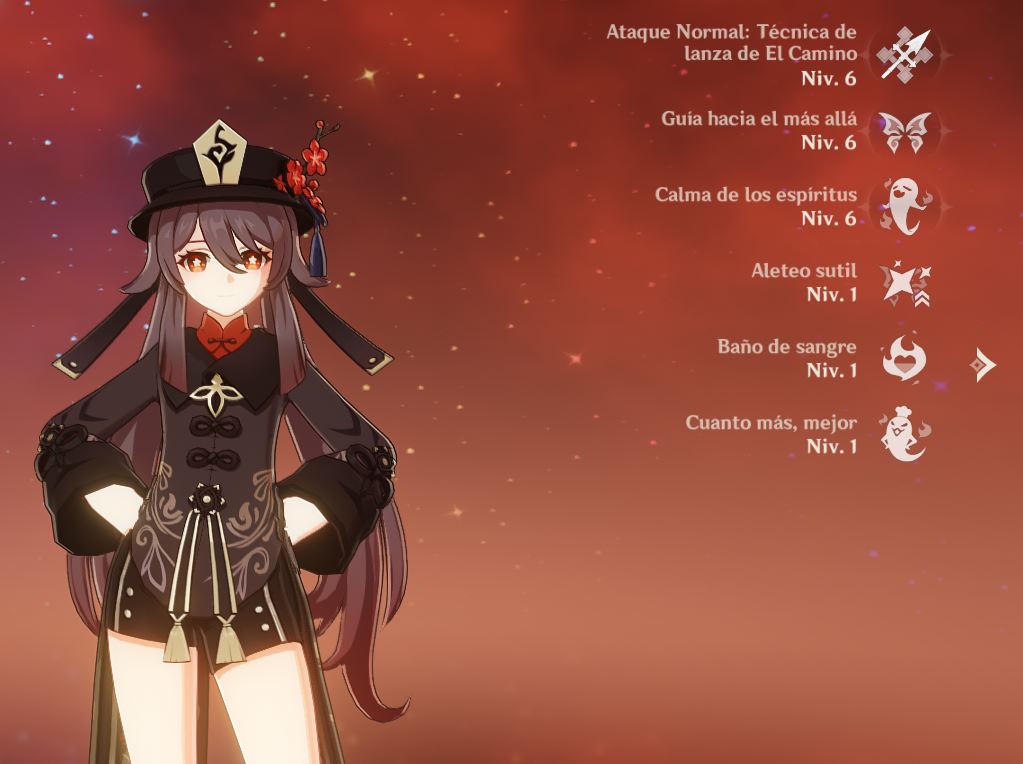Select the Guía hacia el más allá butterfly talent
This screenshot has width=1023, height=764.
pos(905,131)
